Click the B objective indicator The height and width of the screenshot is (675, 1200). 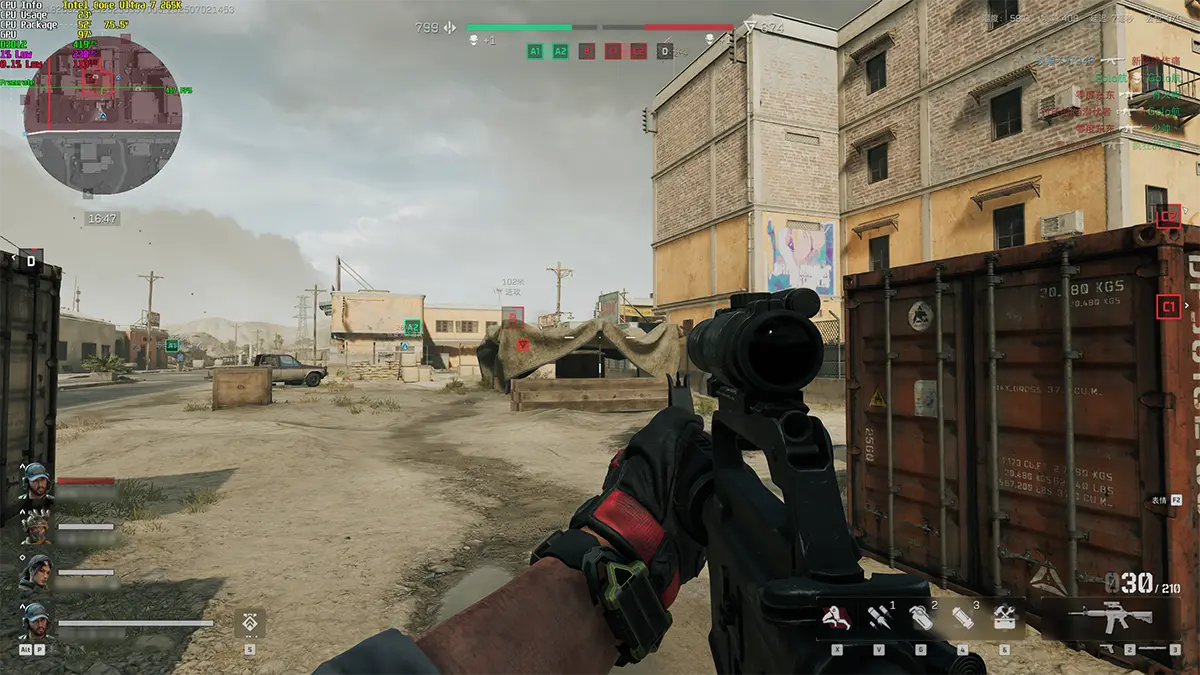[x=587, y=51]
